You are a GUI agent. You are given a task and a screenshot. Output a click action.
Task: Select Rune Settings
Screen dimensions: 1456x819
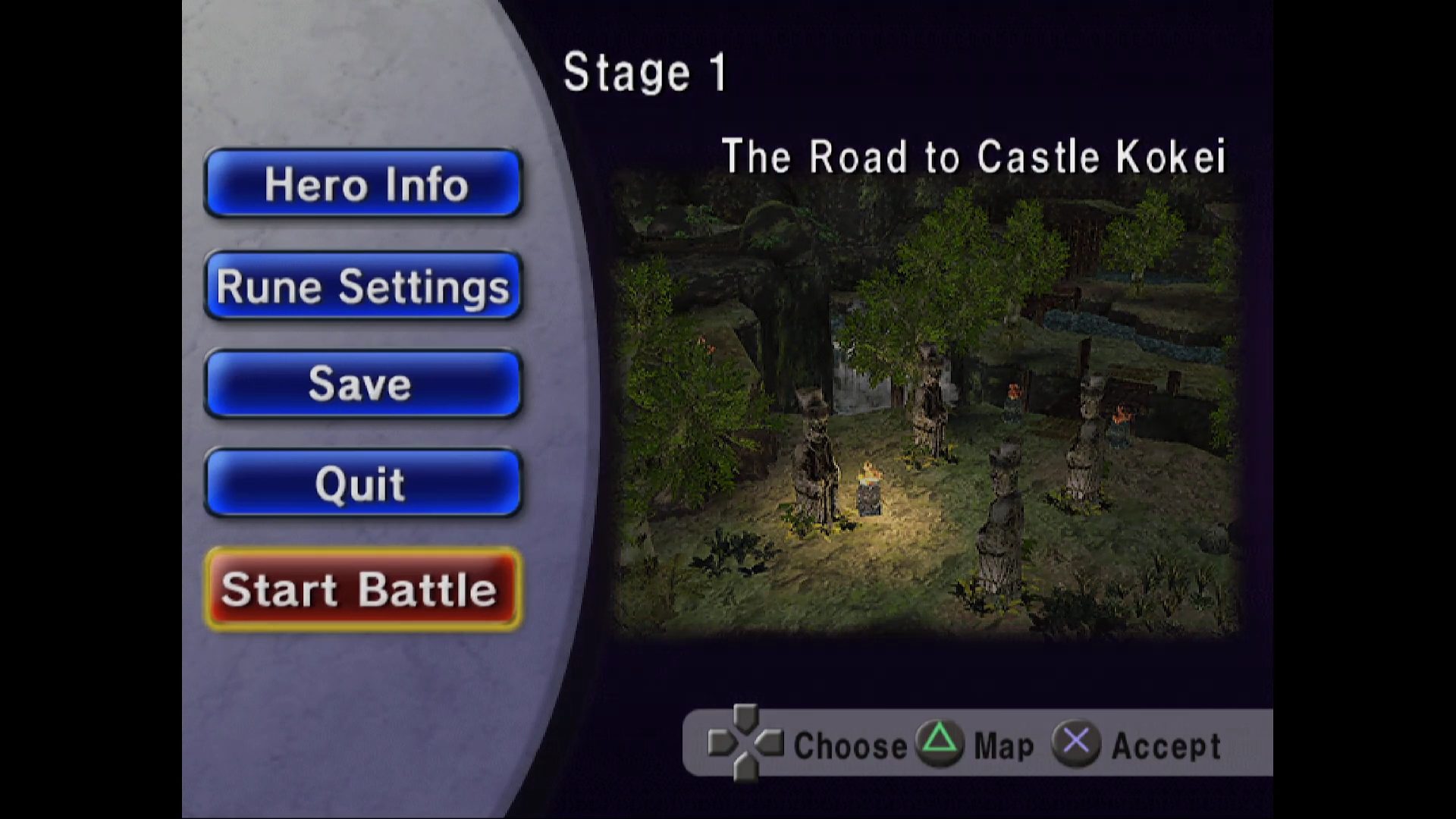click(x=363, y=286)
